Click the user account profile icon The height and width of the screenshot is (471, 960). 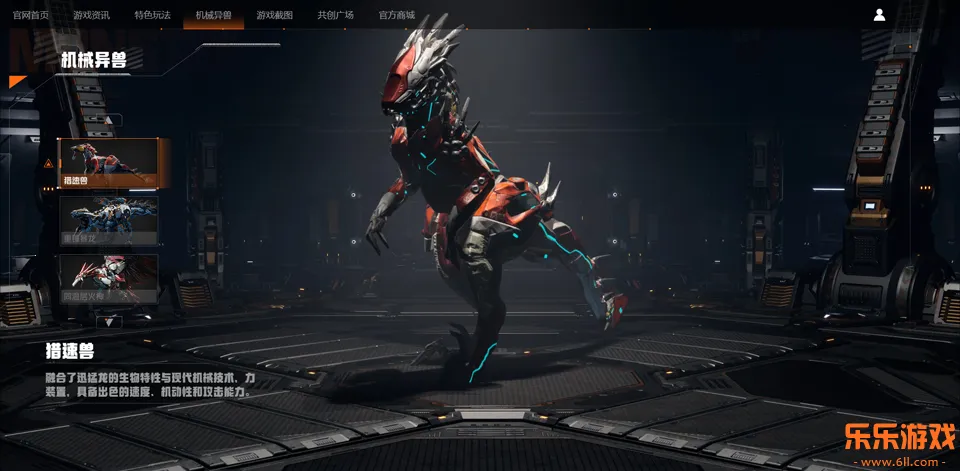pyautogui.click(x=879, y=15)
